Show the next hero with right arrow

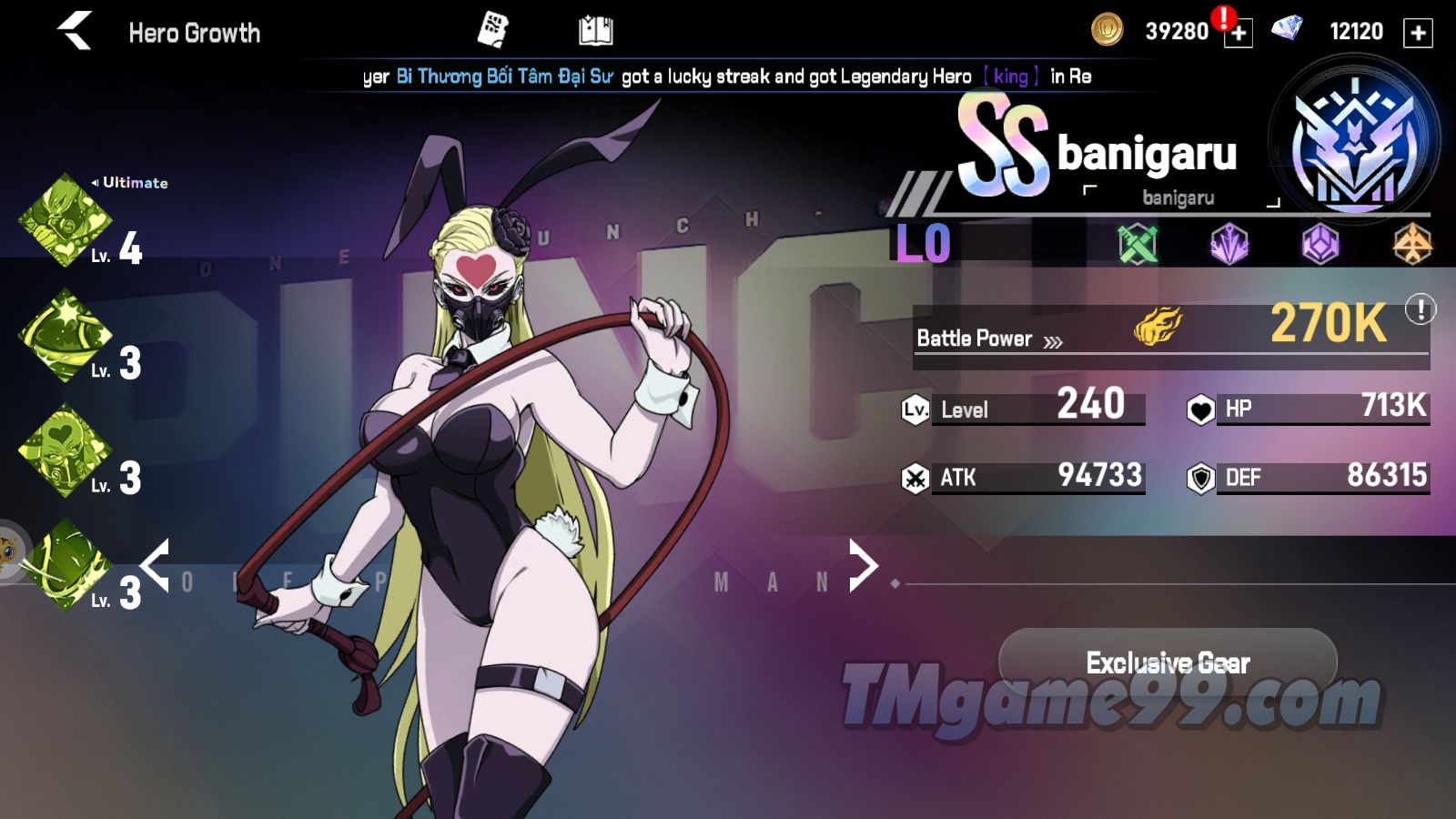(862, 565)
